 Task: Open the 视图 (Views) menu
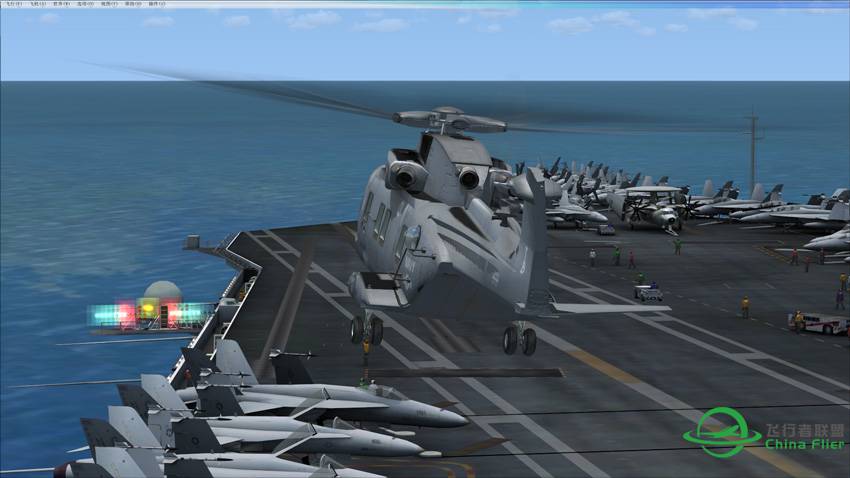pyautogui.click(x=106, y=4)
